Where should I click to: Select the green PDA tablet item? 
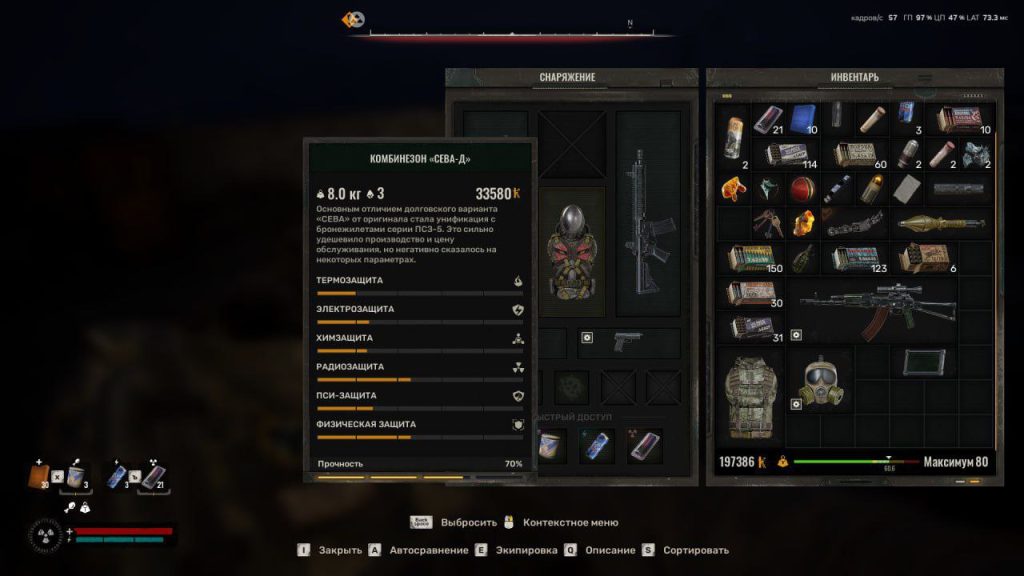point(924,361)
